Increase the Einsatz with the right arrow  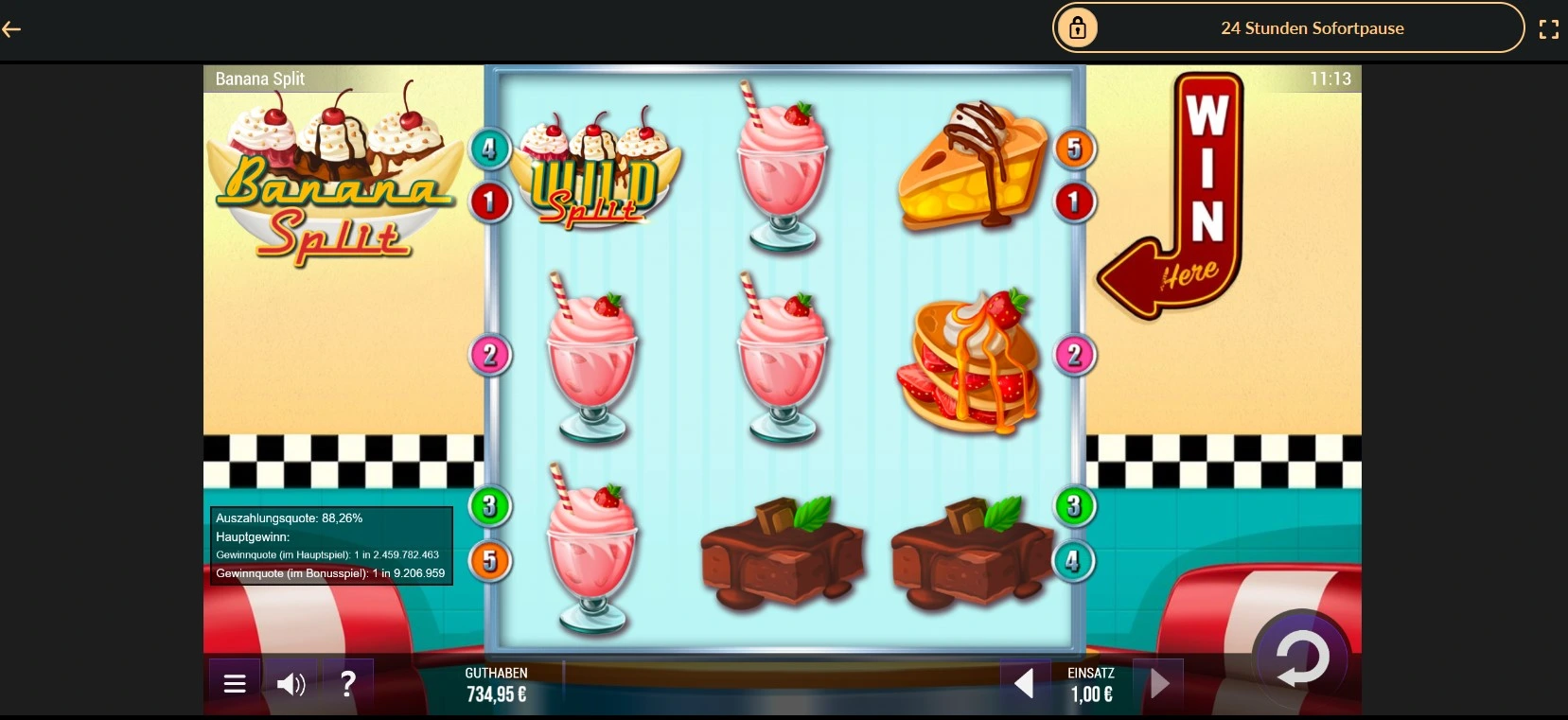point(1161,681)
